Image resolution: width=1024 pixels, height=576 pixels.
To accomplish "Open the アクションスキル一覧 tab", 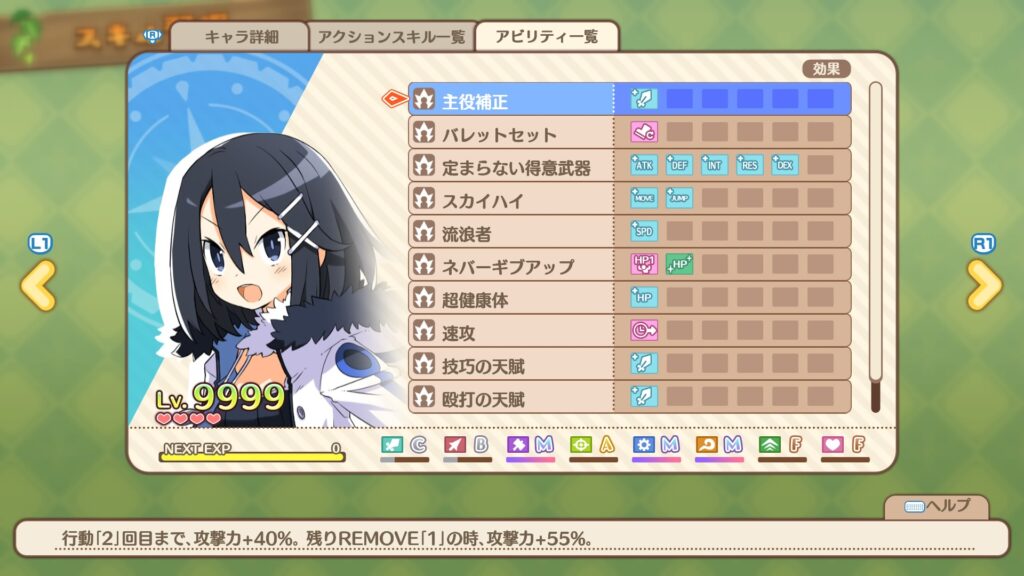I will pyautogui.click(x=391, y=37).
